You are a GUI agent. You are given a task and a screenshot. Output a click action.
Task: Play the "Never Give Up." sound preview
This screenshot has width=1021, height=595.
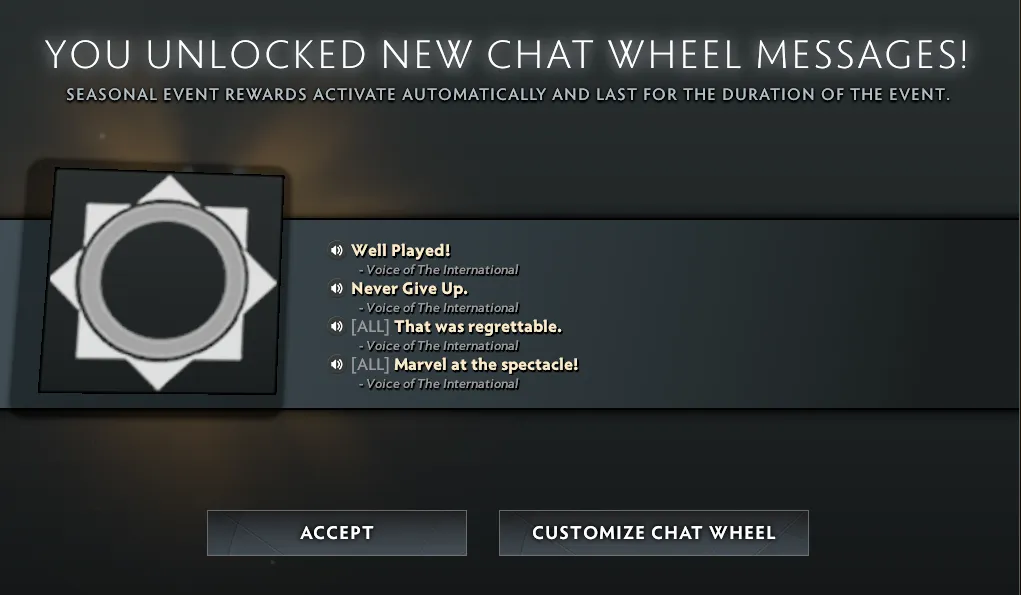[337, 289]
